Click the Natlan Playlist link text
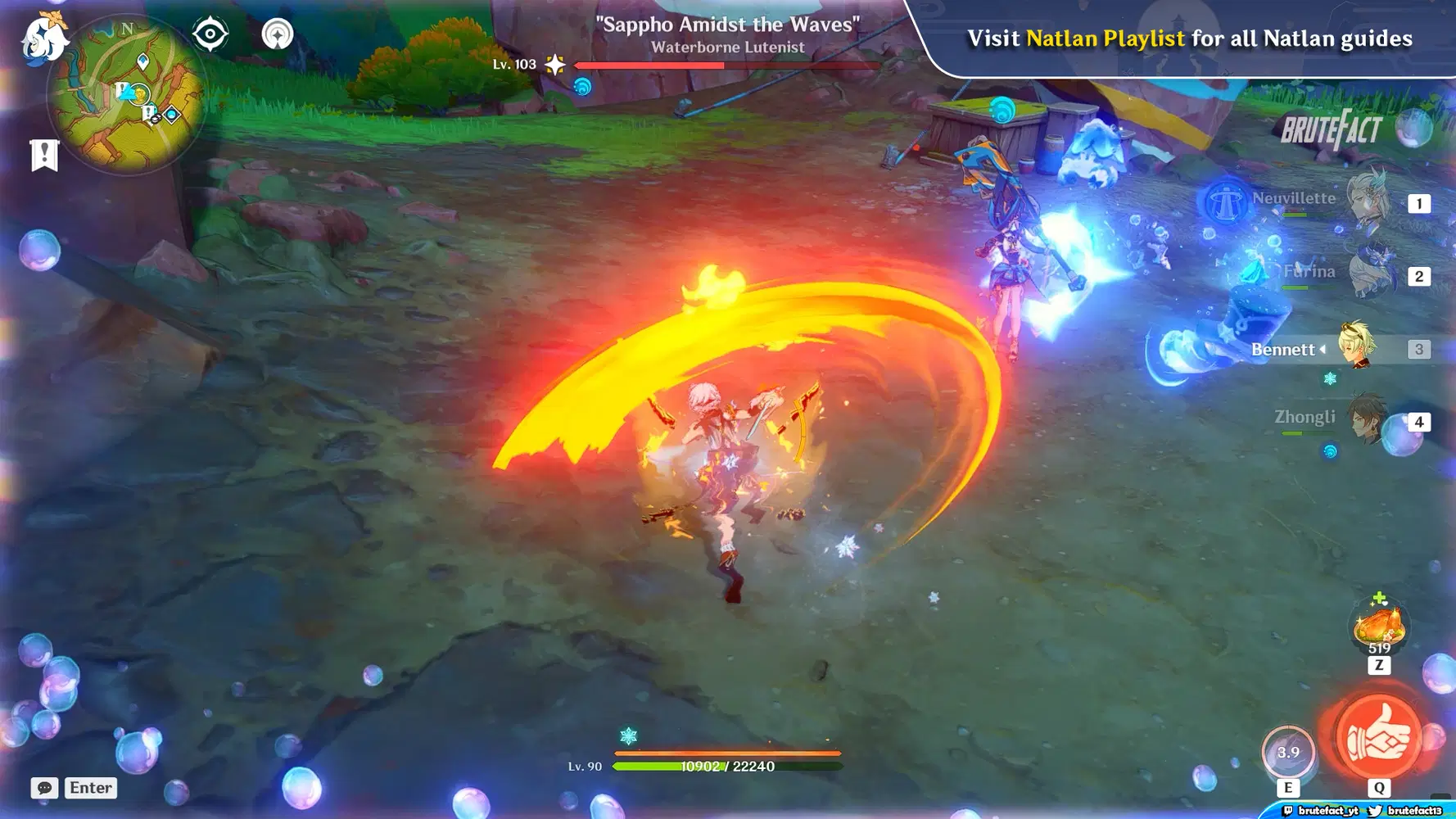The width and height of the screenshot is (1456, 819). point(1104,38)
